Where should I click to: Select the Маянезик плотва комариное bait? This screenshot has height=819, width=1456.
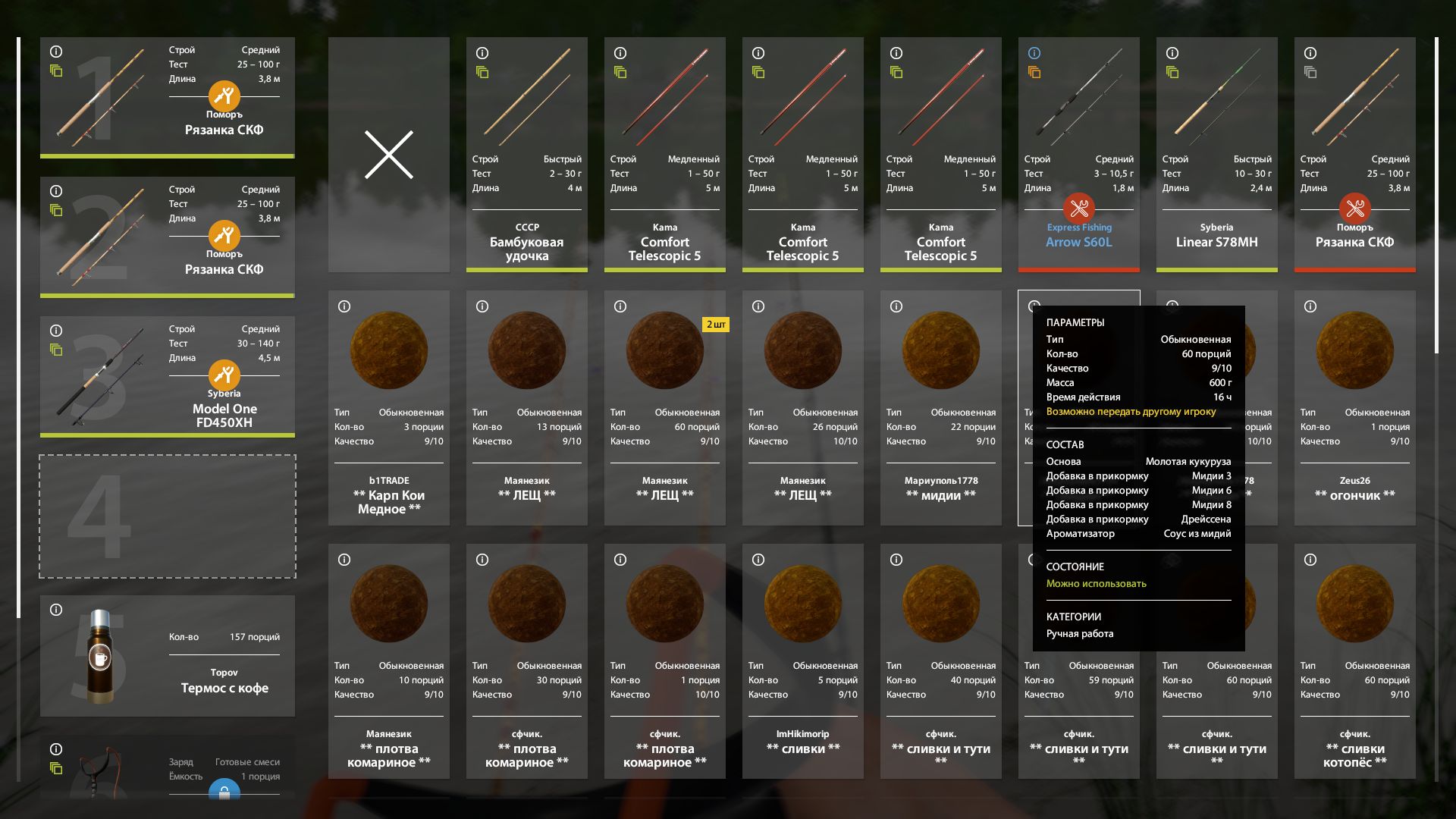tap(388, 661)
